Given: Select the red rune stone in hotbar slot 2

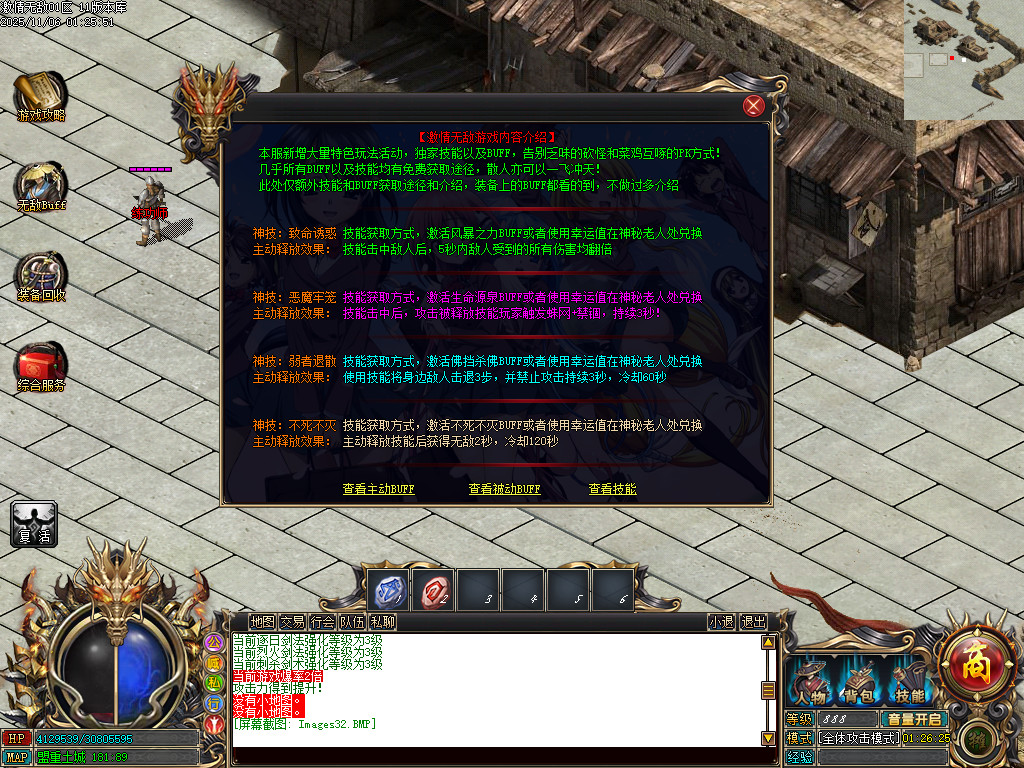Looking at the screenshot, I should tap(435, 590).
